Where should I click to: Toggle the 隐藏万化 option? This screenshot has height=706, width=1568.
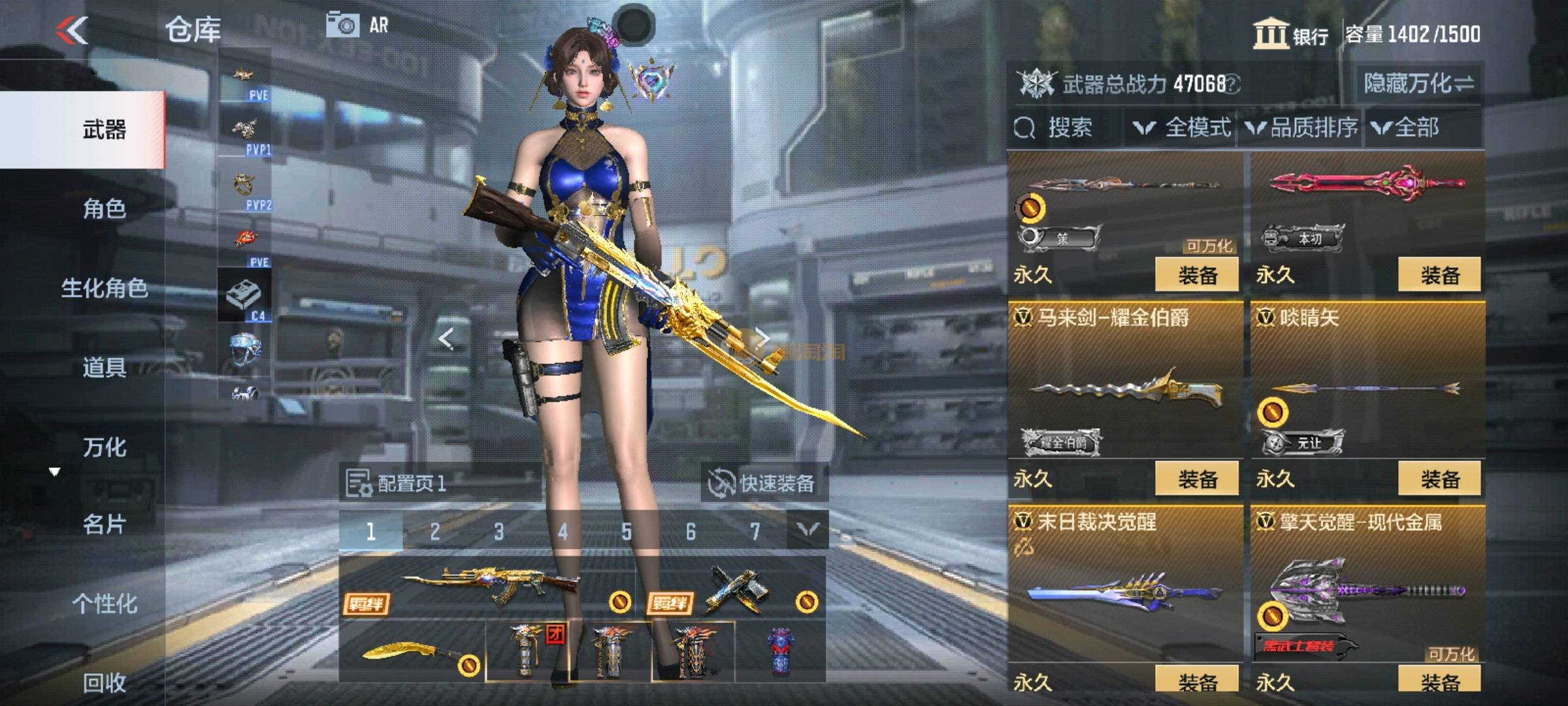click(x=1418, y=84)
